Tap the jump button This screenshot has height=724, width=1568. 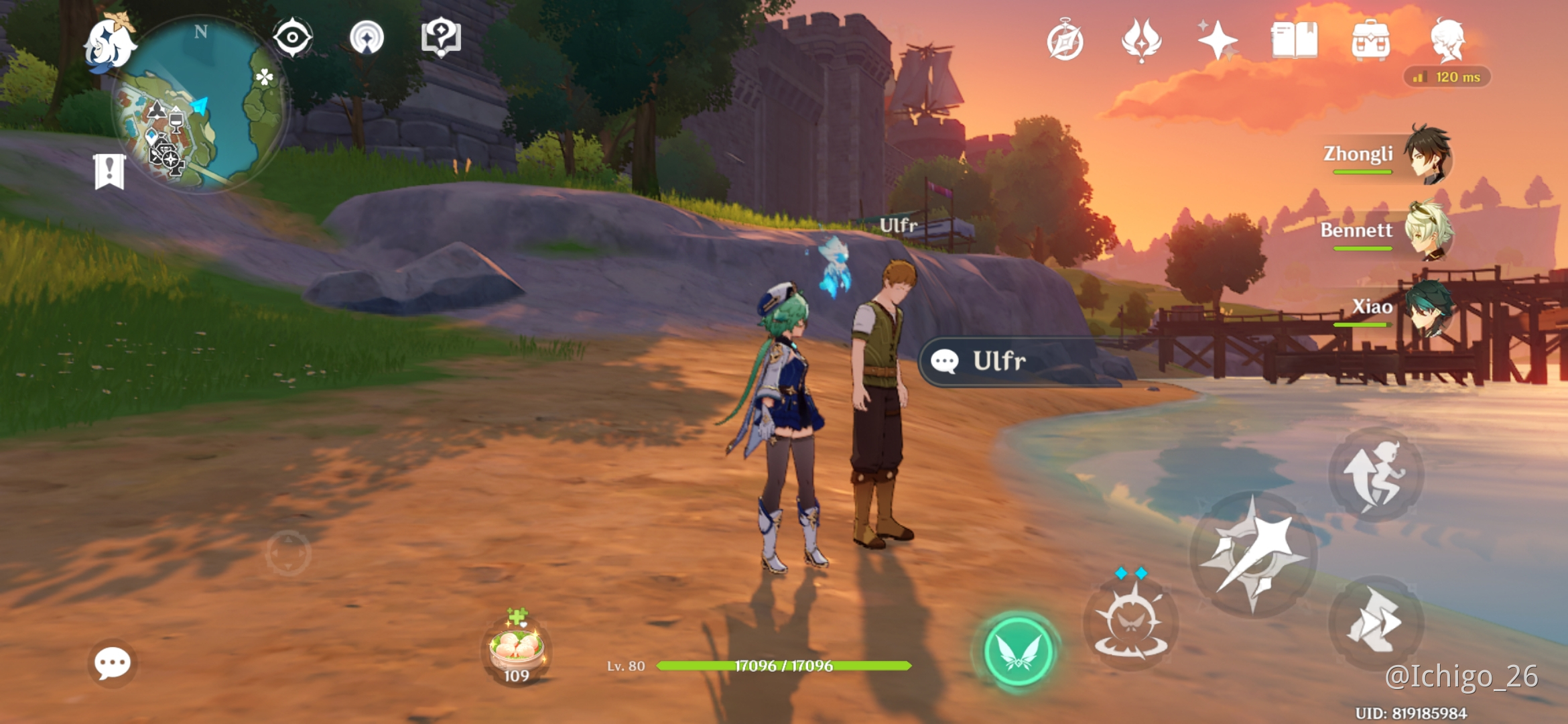click(1375, 475)
